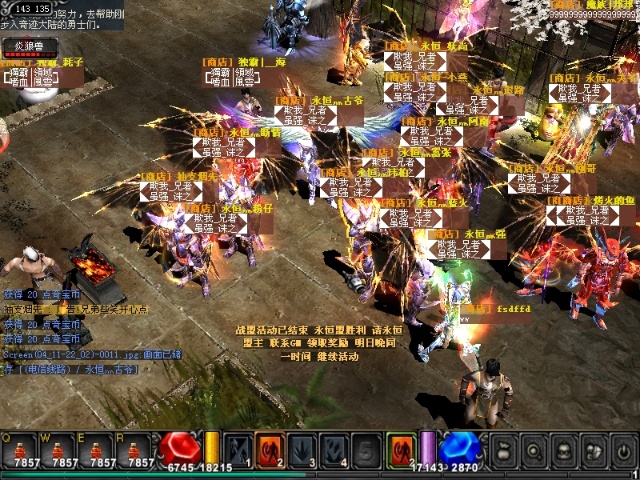The image size is (640, 480).
Task: Choose the skill in slot 4
Action: click(336, 447)
